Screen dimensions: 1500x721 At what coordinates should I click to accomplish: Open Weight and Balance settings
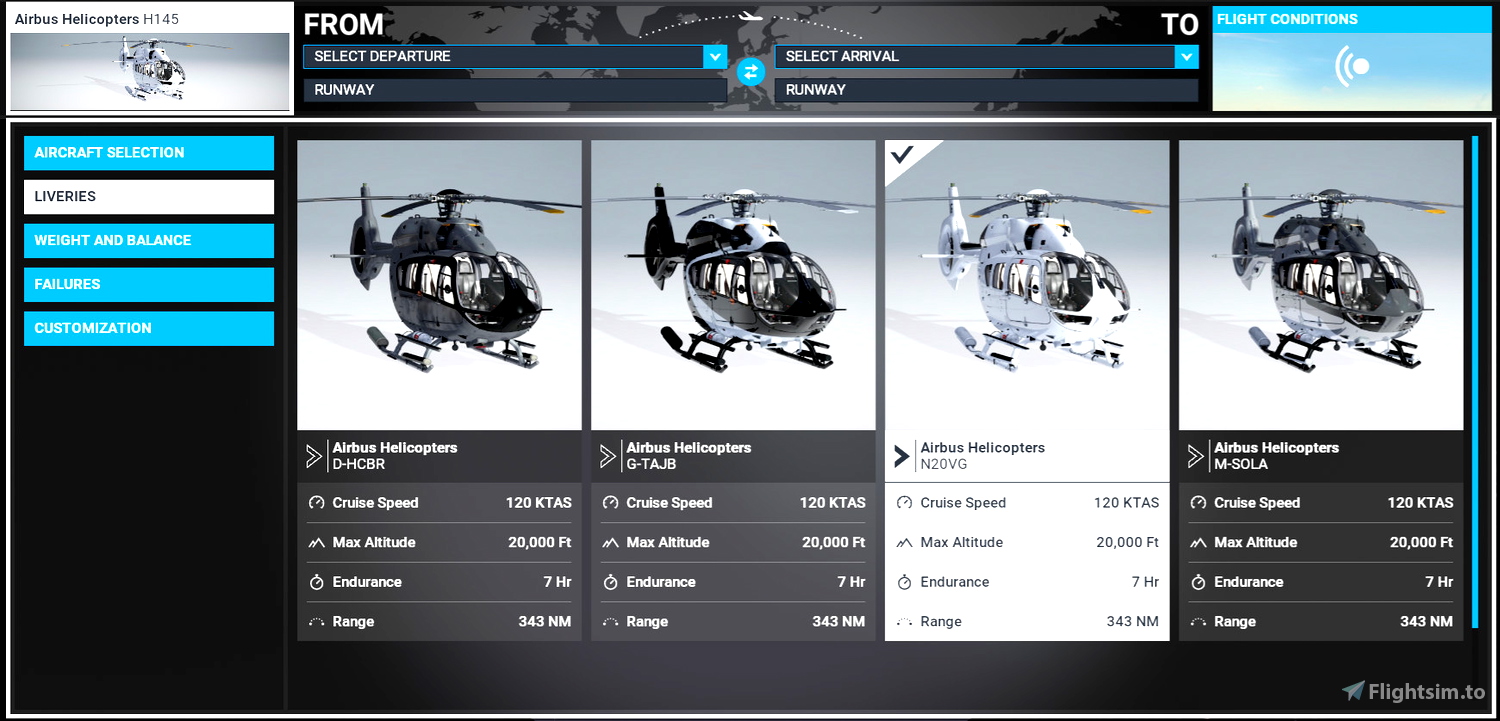click(148, 240)
